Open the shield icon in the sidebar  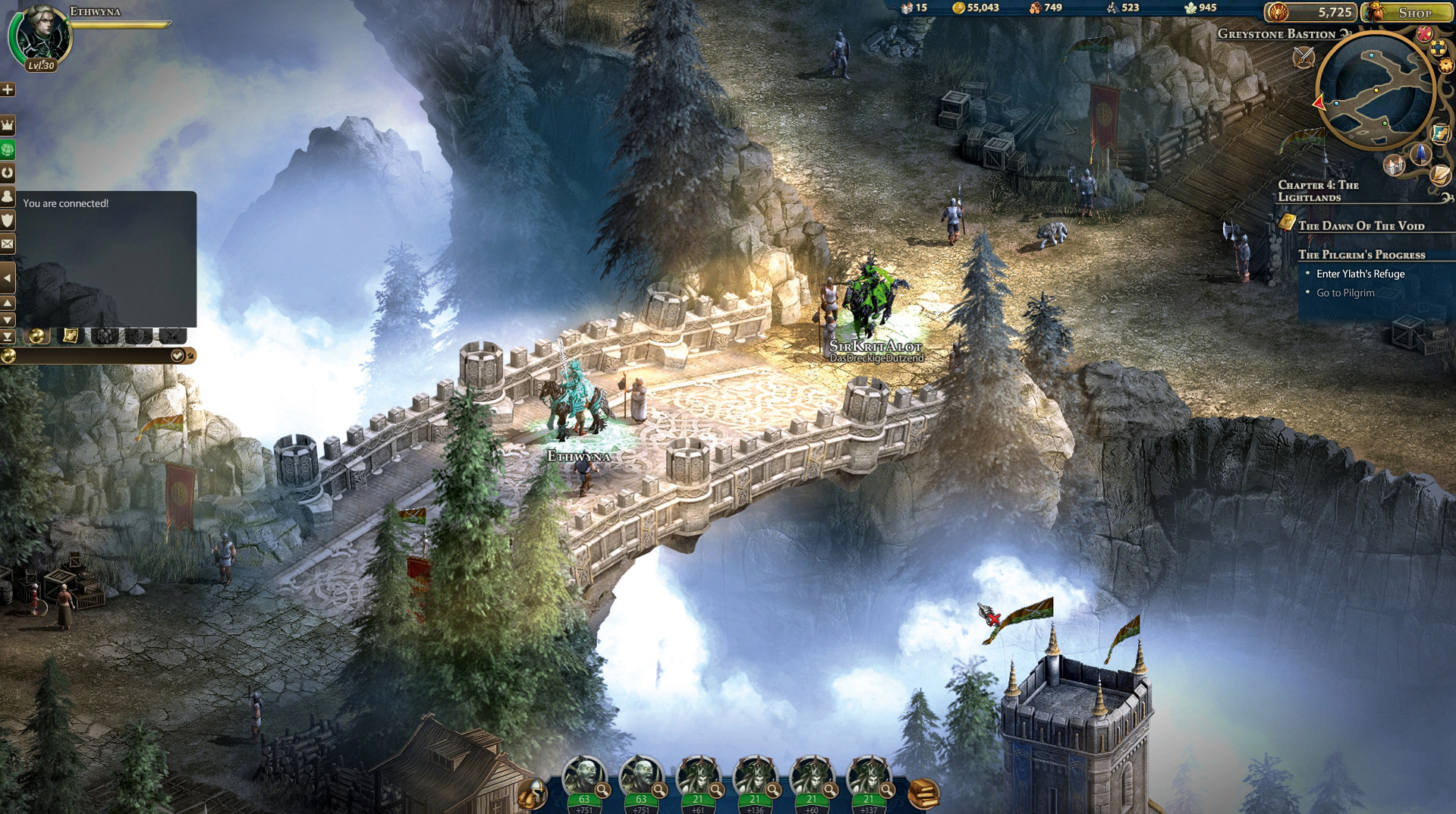[8, 221]
